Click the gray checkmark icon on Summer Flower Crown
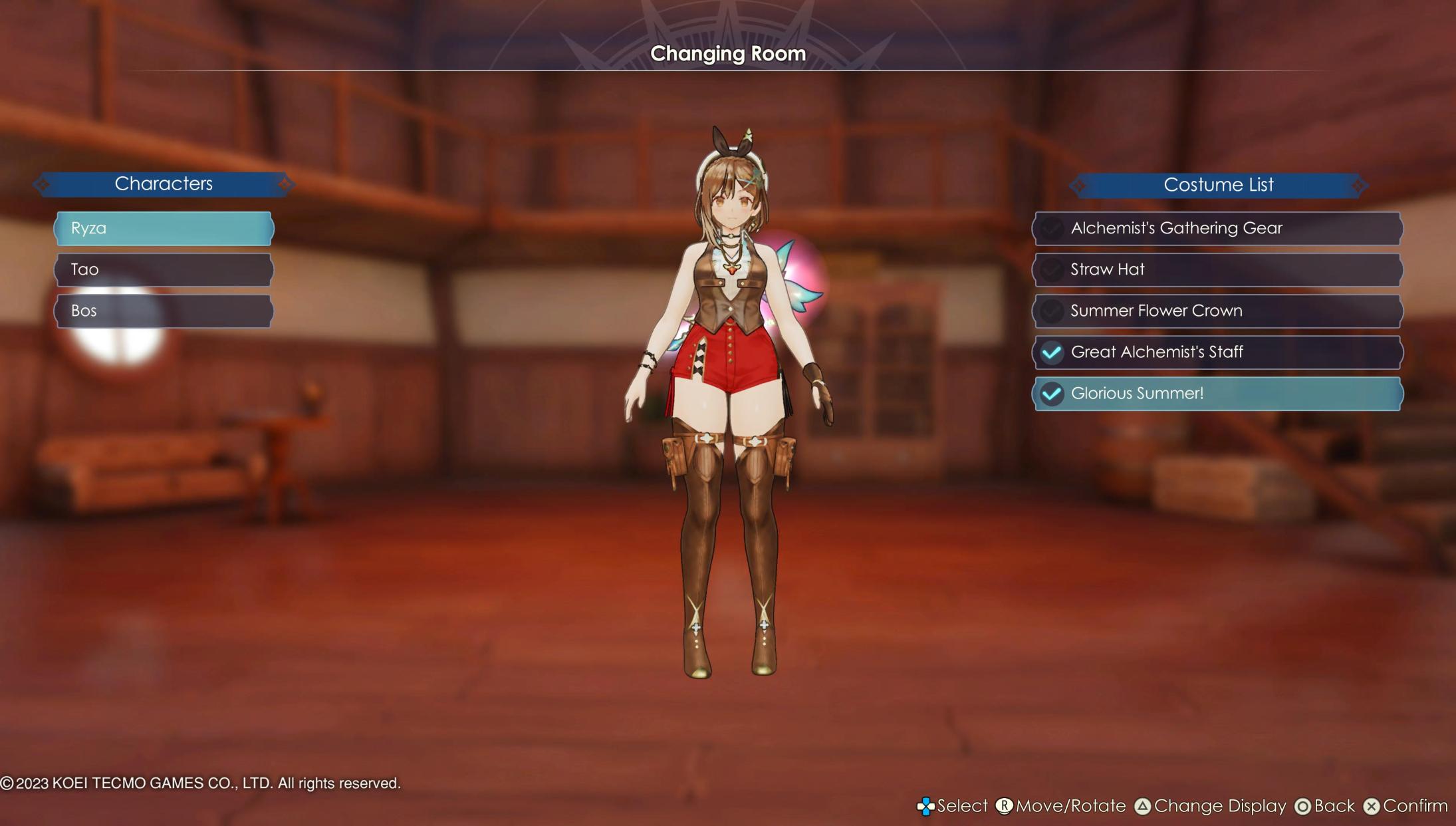This screenshot has width=1456, height=826. 1052,311
